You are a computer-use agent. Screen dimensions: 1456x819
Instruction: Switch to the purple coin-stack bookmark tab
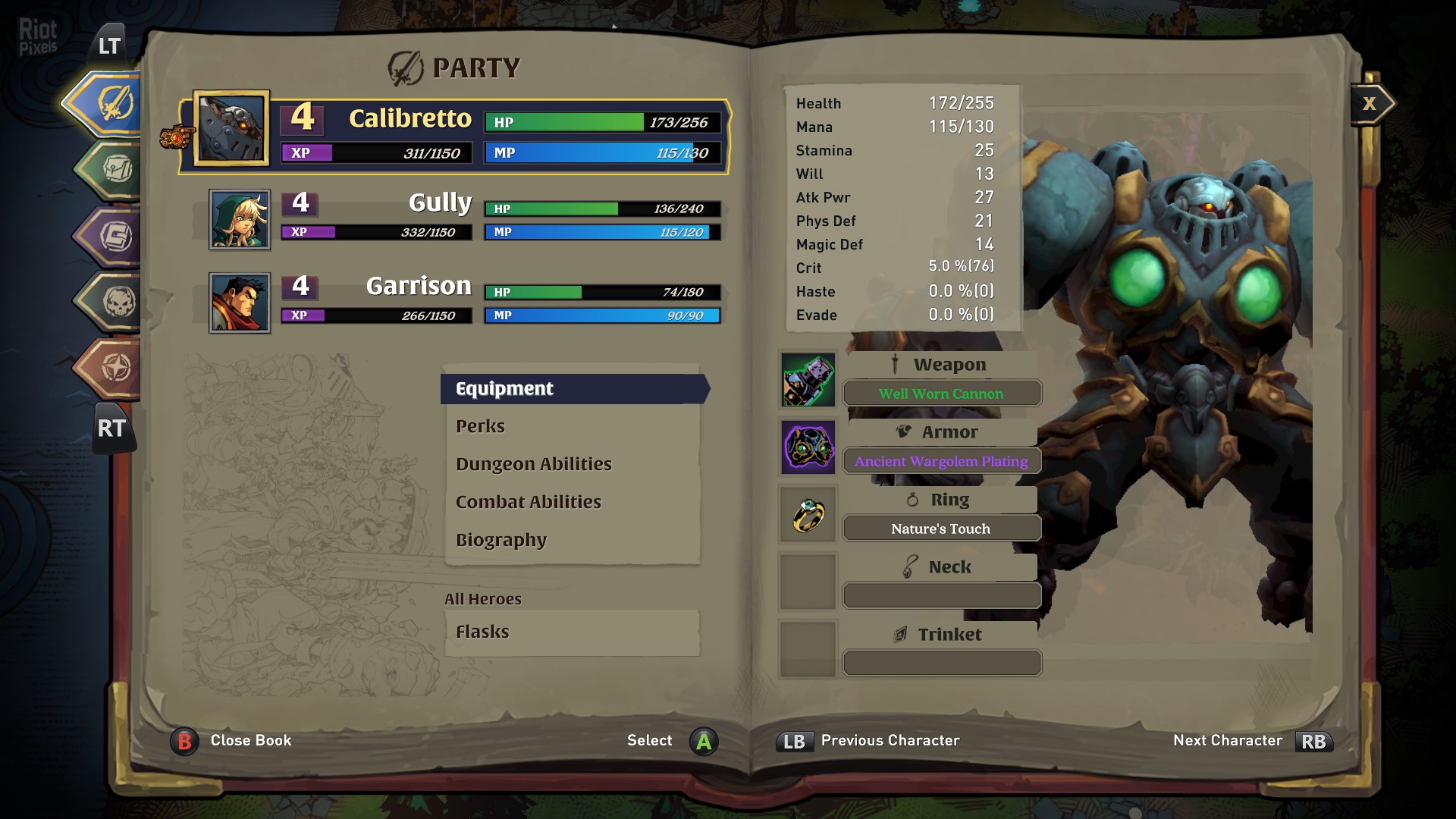click(115, 236)
